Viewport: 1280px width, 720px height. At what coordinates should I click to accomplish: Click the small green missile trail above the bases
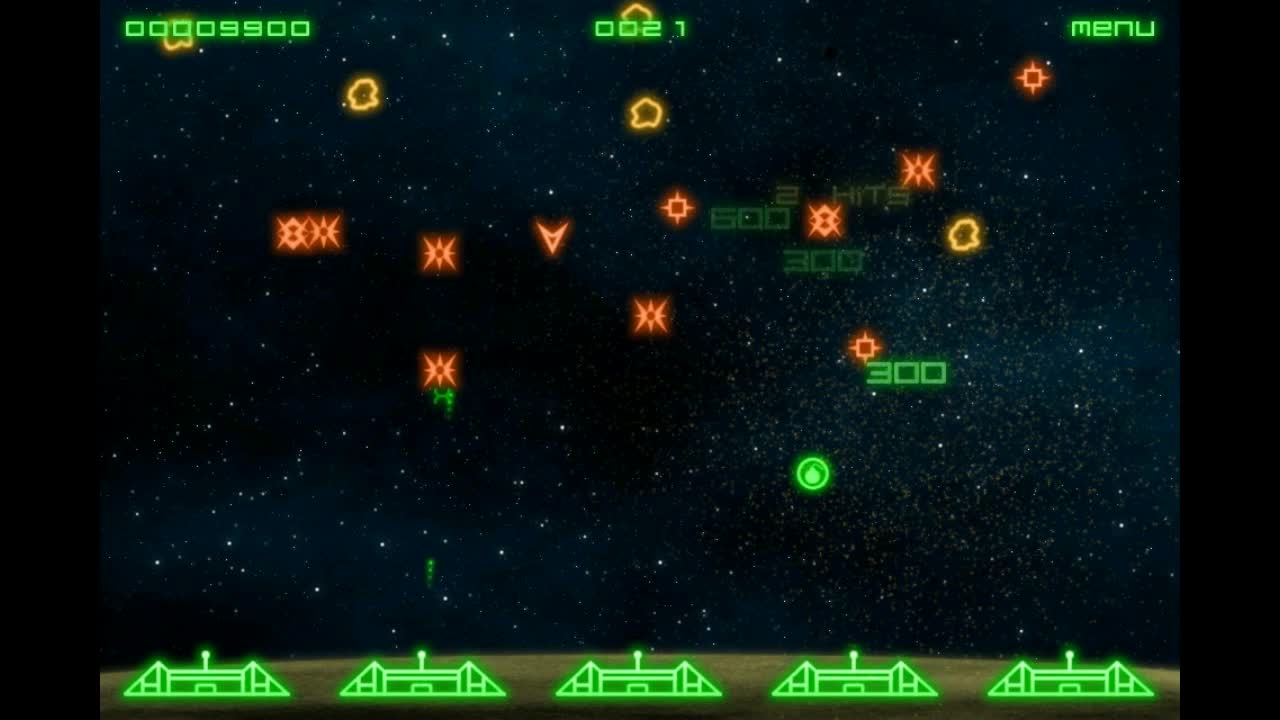tap(429, 570)
